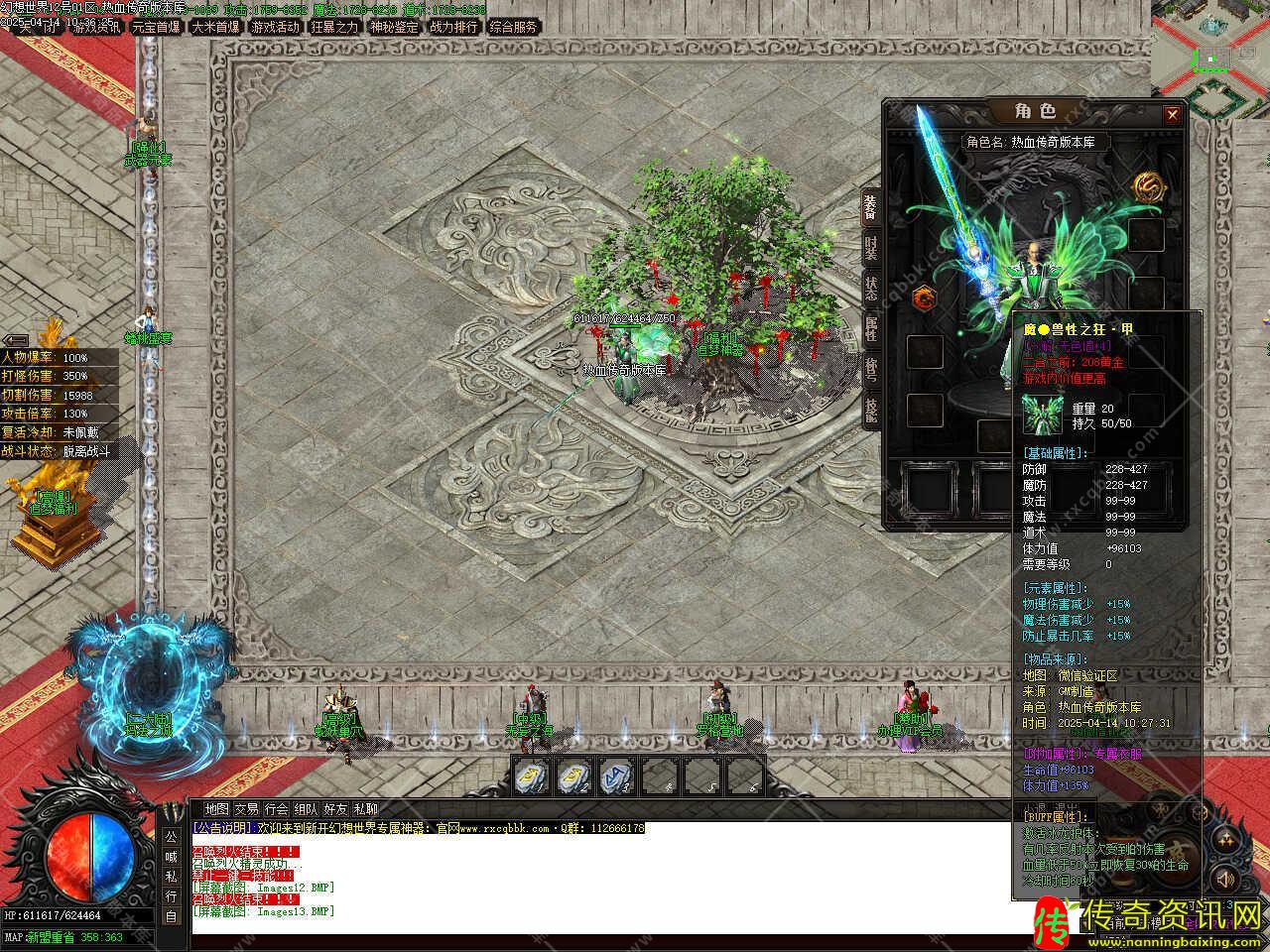Click the minimap in the corner
This screenshot has height=952, width=1270.
tap(1210, 48)
